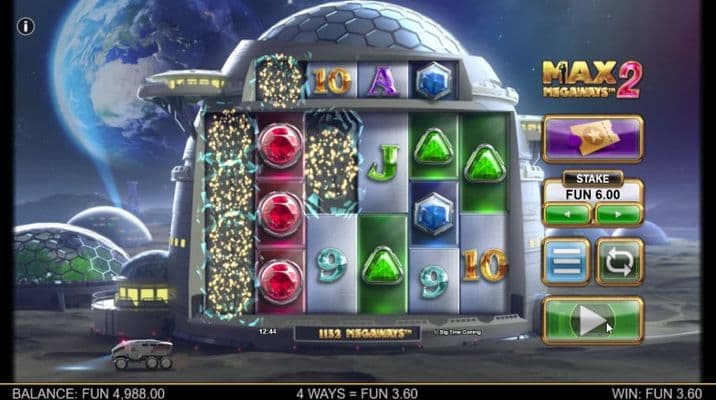The width and height of the screenshot is (716, 400).
Task: Activate the autoplay loop button
Action: [619, 262]
